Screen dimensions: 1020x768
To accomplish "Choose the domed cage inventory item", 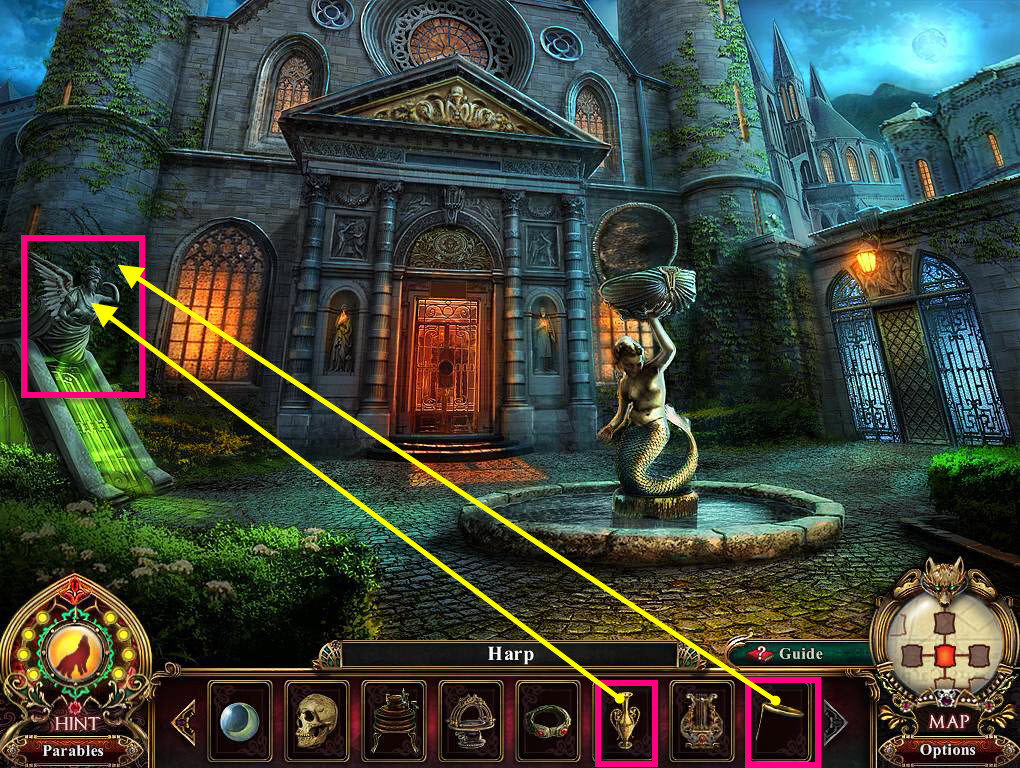I will pyautogui.click(x=470, y=718).
